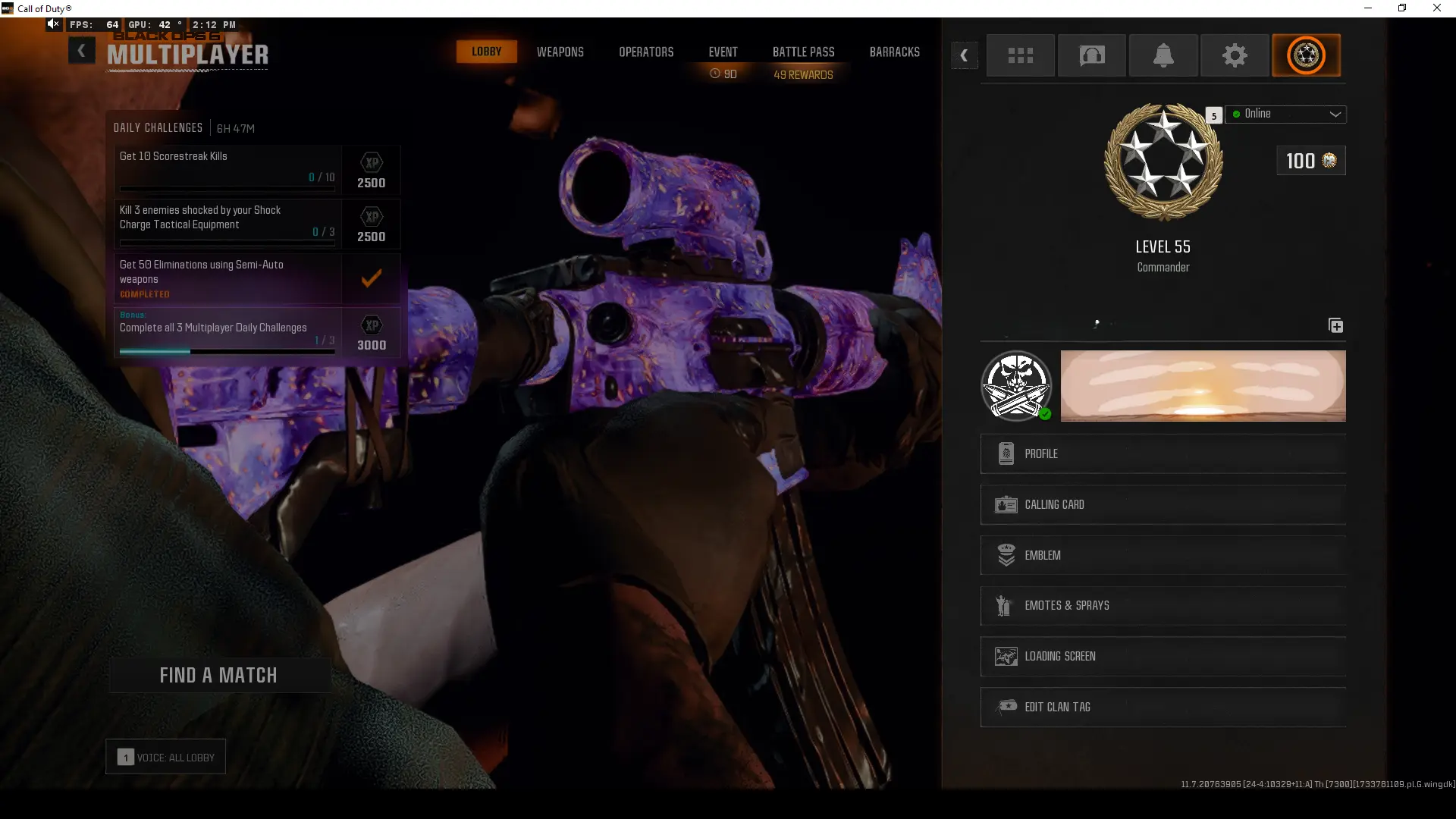Click the Daily Challenges bonus progress bar
Image resolution: width=1456 pixels, height=819 pixels.
226,351
